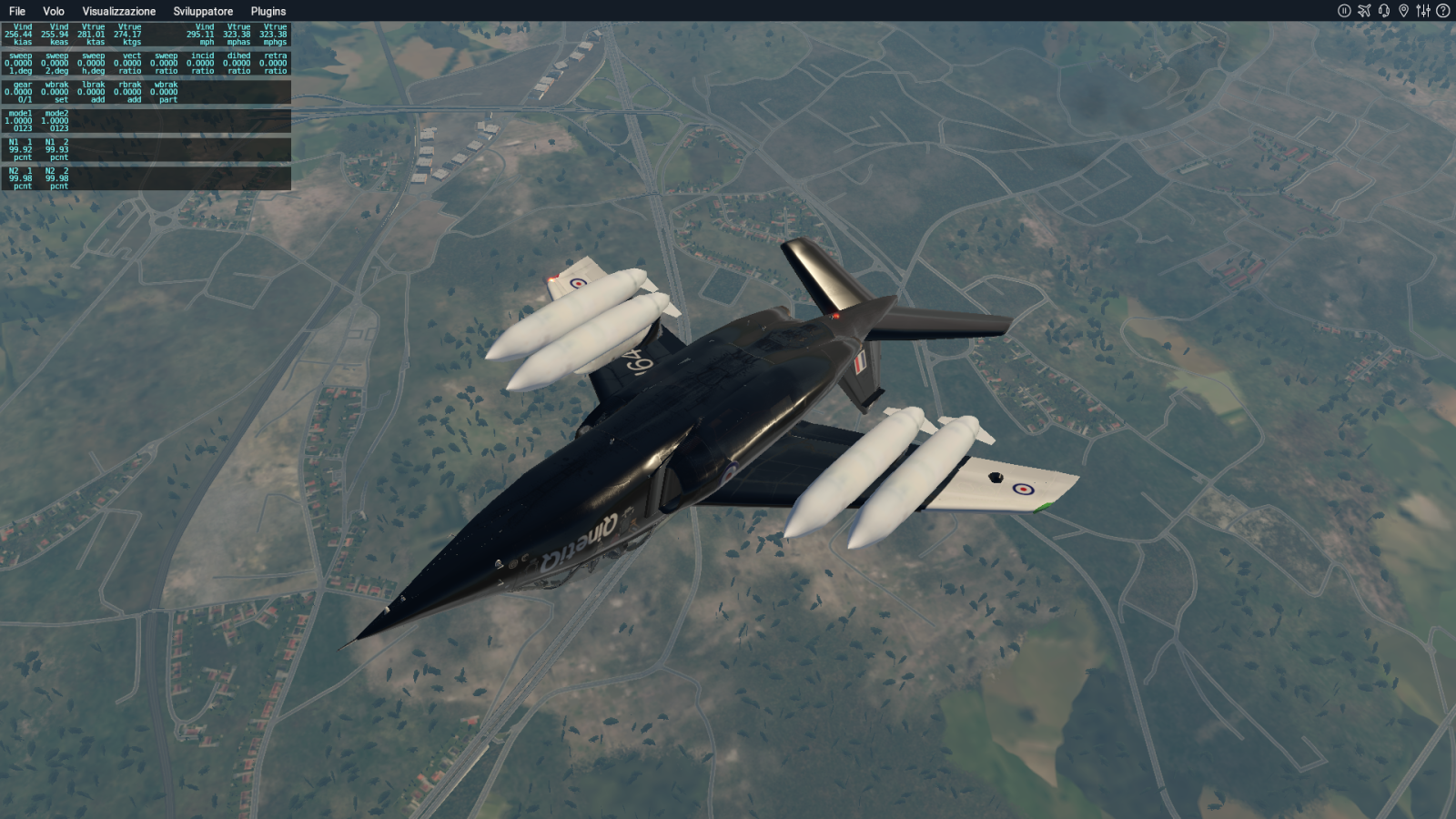Expand the Visualizzazione menu
The image size is (1456, 819).
118,11
